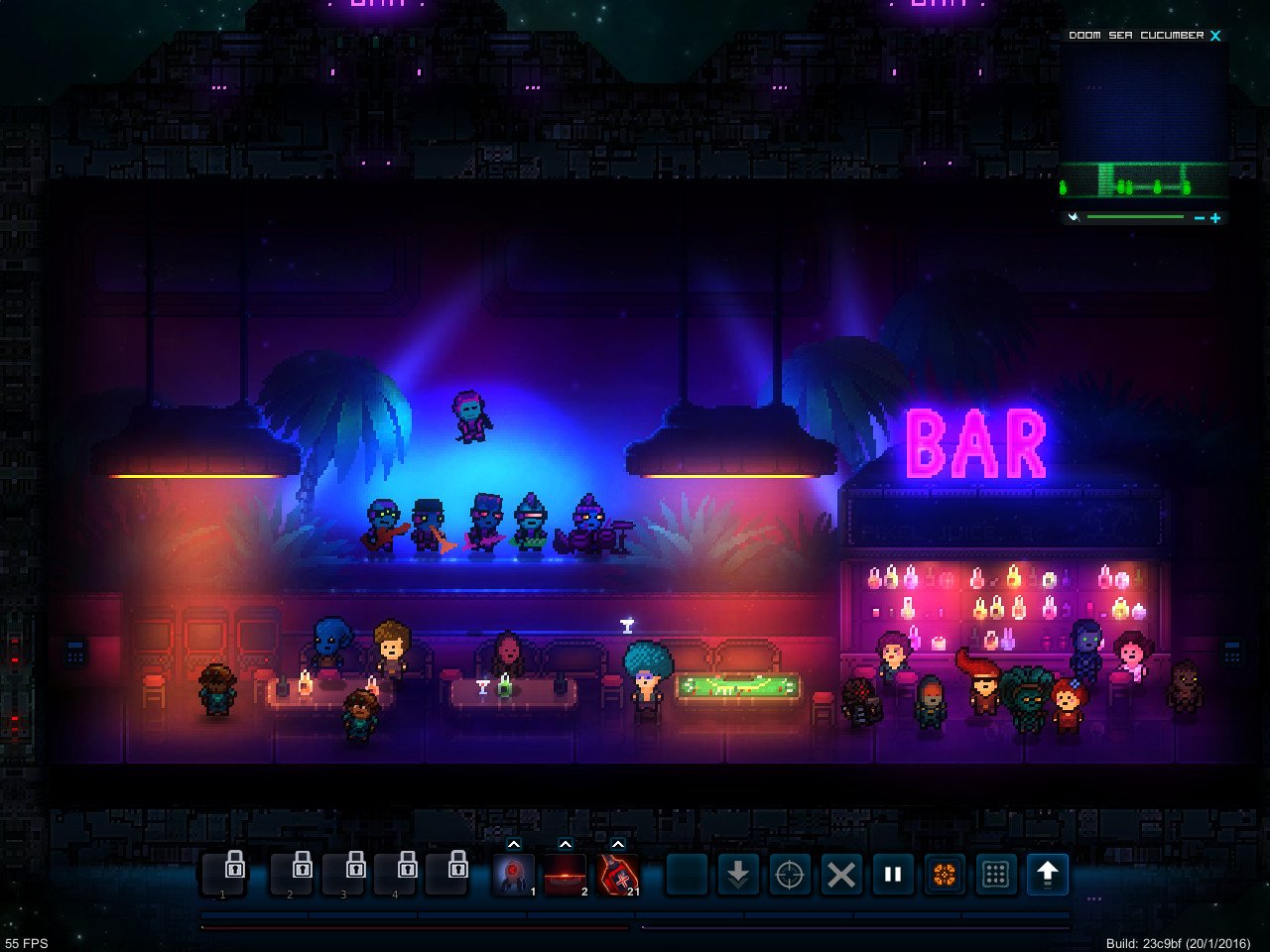Click the grid of dots icon
This screenshot has width=1270, height=952.
pyautogui.click(x=995, y=874)
